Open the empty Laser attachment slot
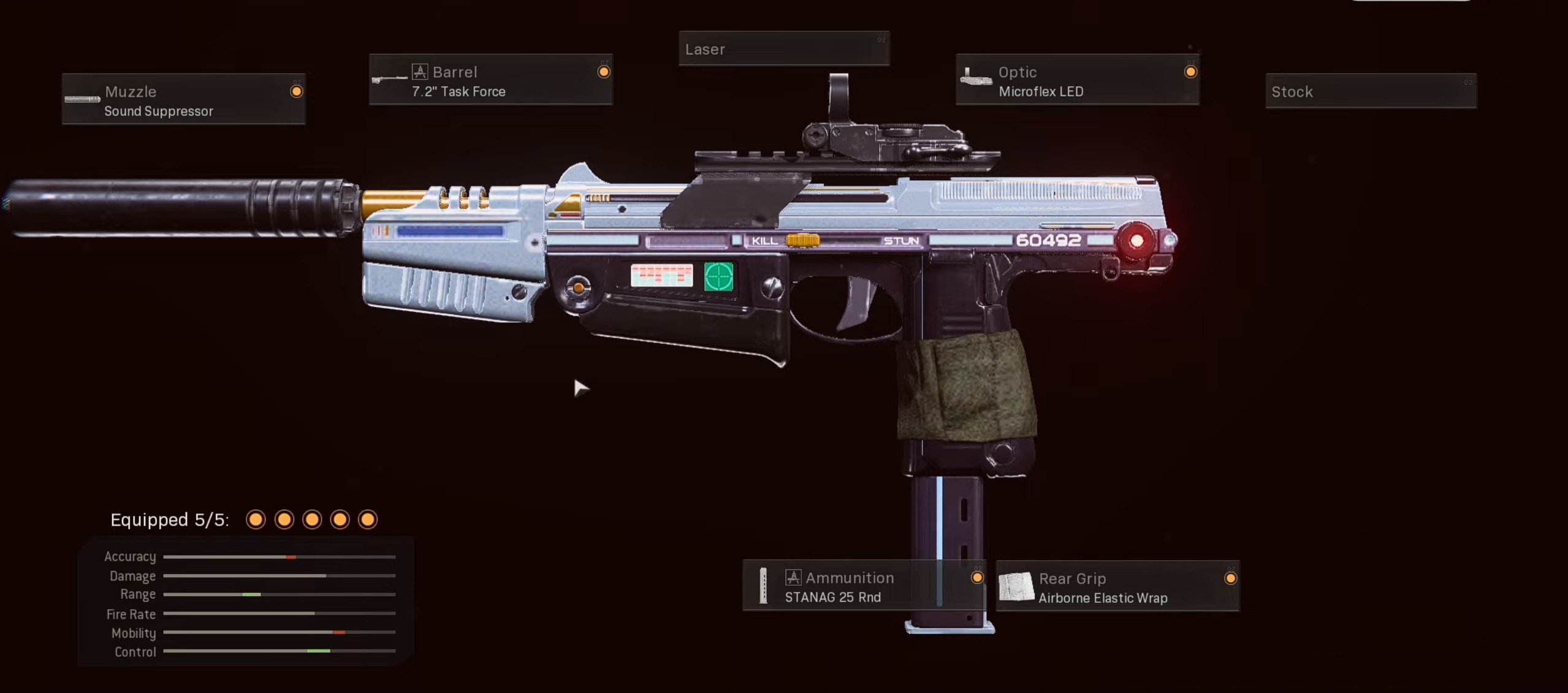This screenshot has height=693, width=1568. point(784,49)
